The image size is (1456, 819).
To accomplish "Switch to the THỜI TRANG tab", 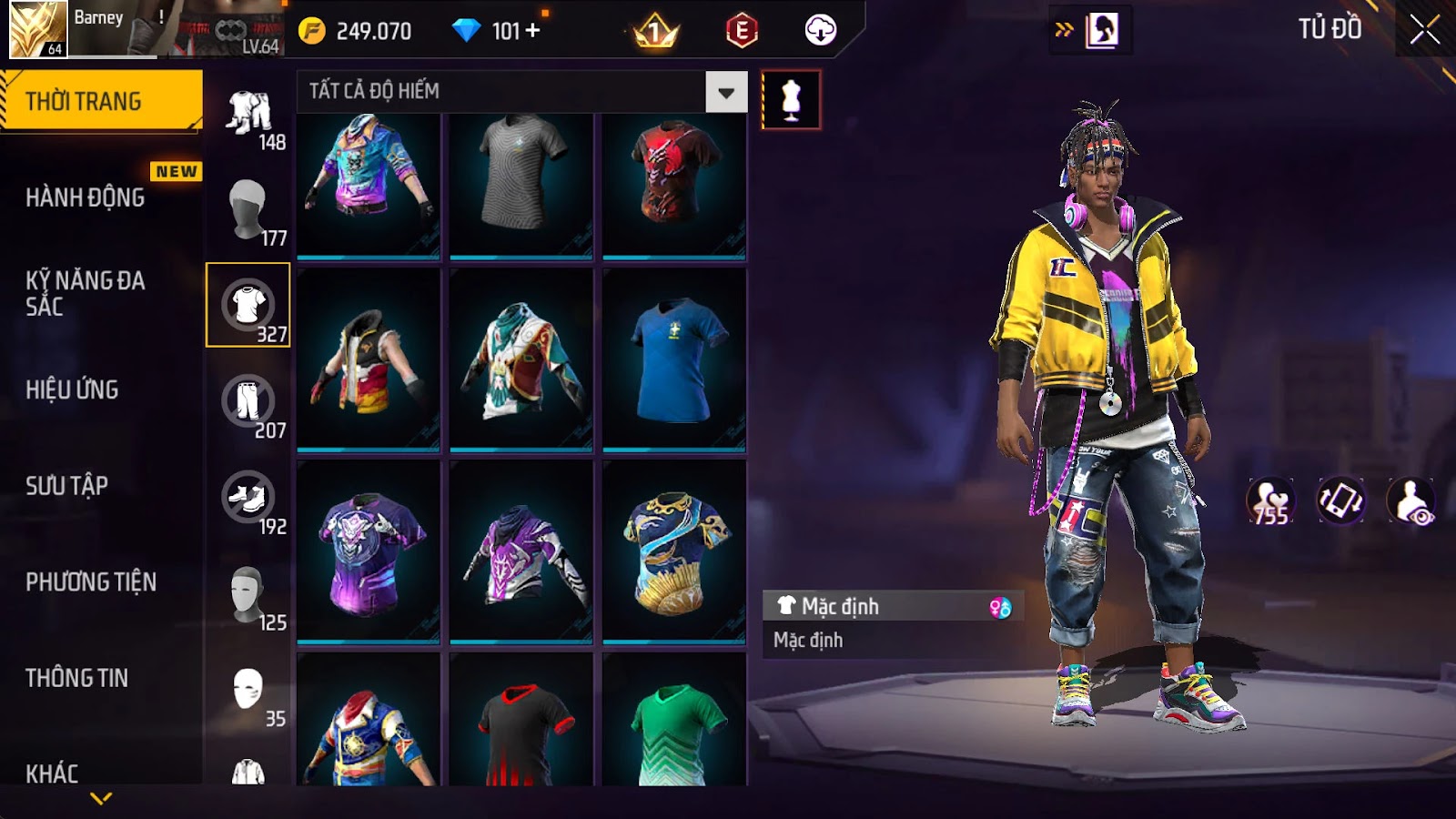I will (101, 101).
